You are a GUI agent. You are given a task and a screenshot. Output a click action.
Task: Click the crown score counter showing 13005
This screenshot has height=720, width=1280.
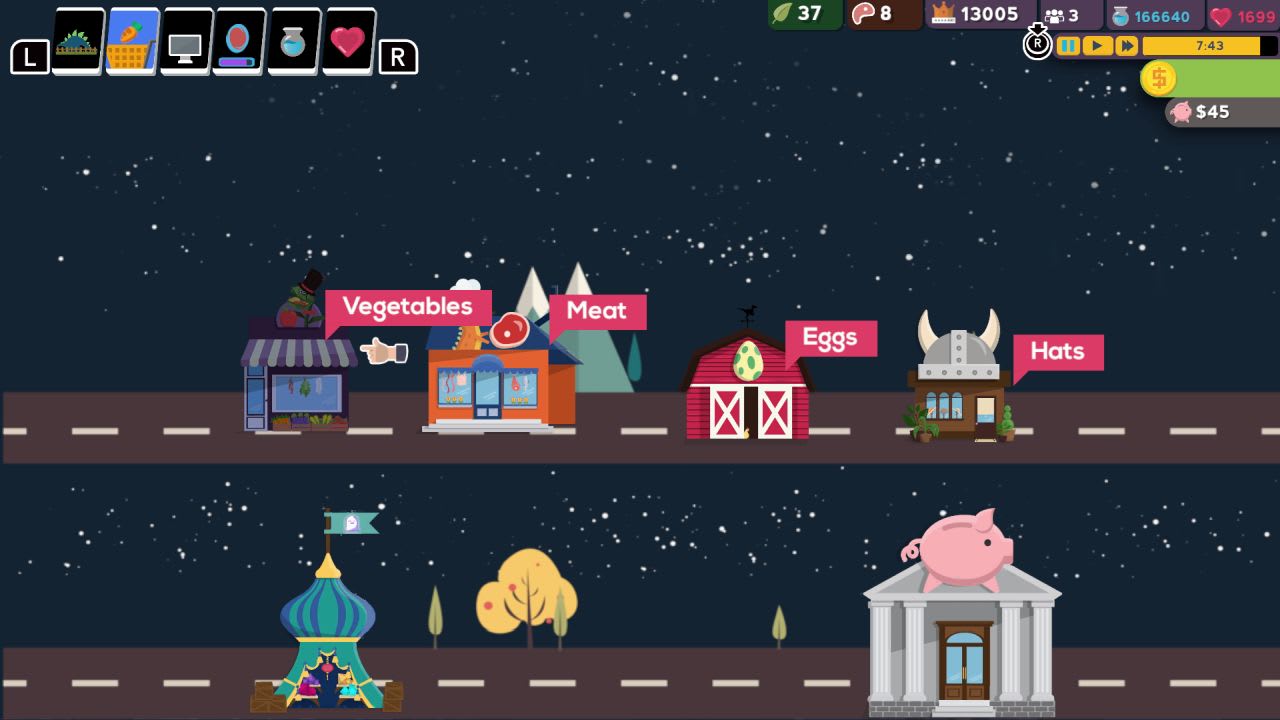tap(975, 15)
